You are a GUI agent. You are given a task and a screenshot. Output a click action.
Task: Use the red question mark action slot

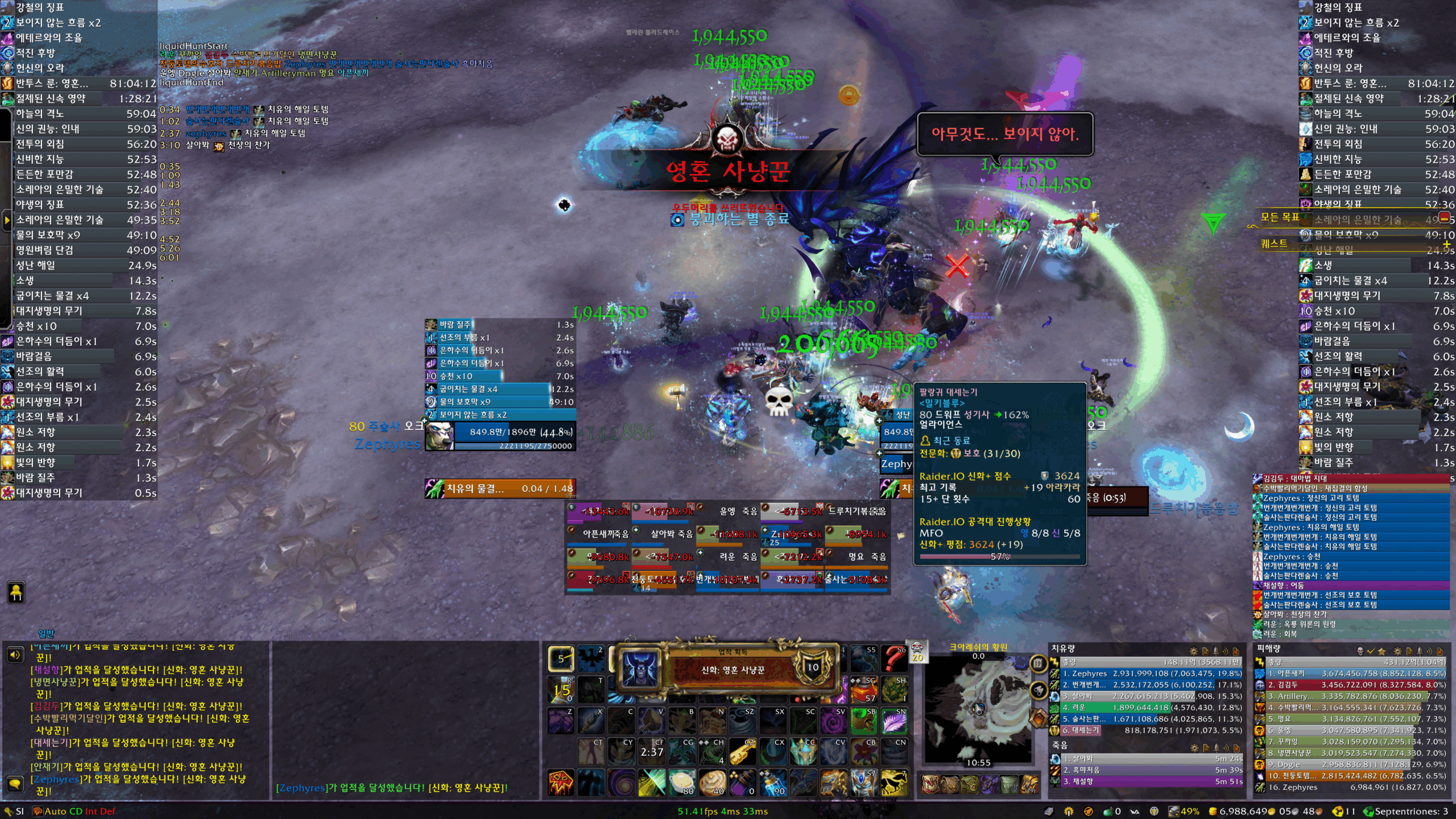pyautogui.click(x=894, y=660)
